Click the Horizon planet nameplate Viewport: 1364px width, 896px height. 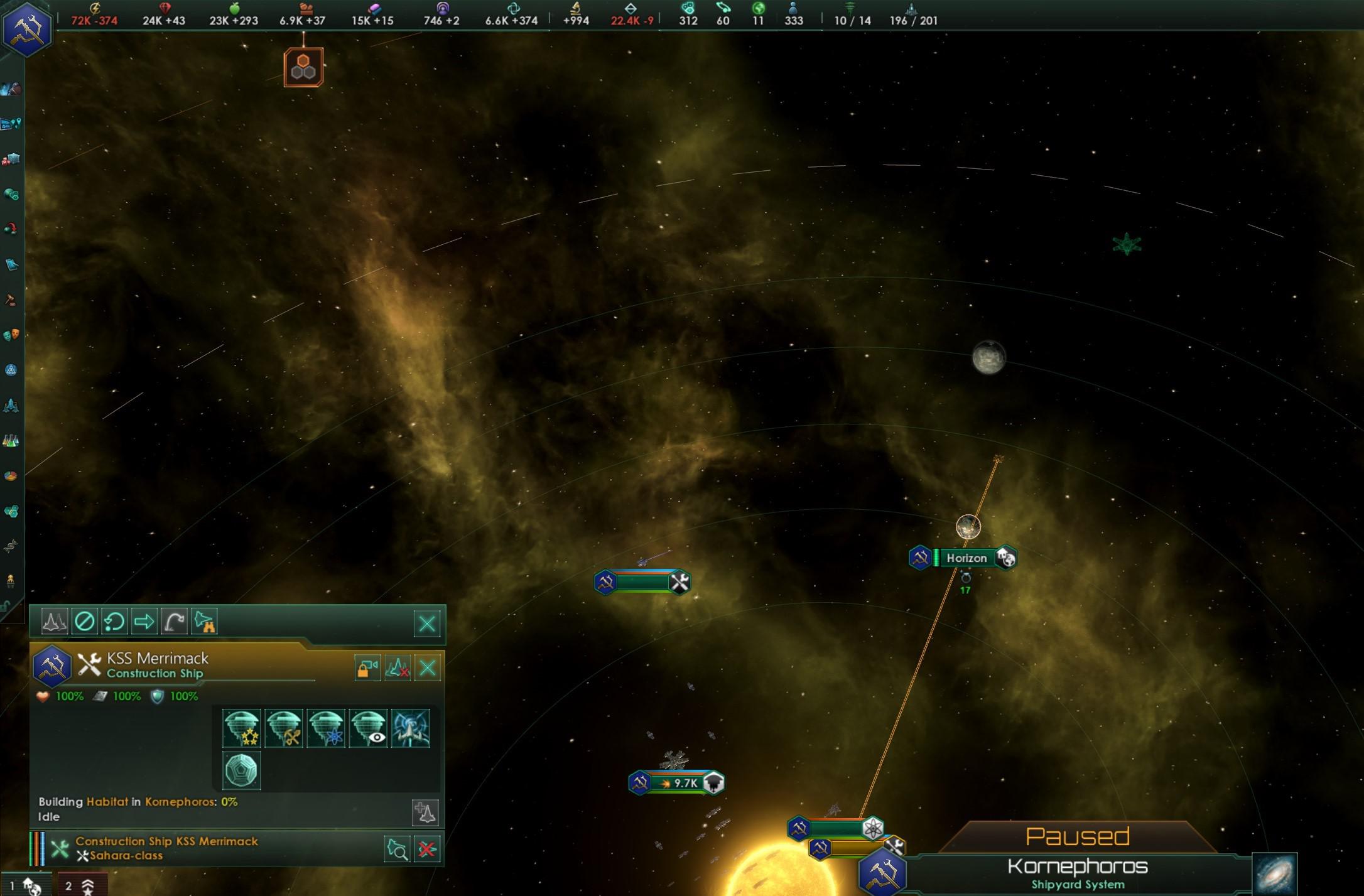tap(966, 558)
